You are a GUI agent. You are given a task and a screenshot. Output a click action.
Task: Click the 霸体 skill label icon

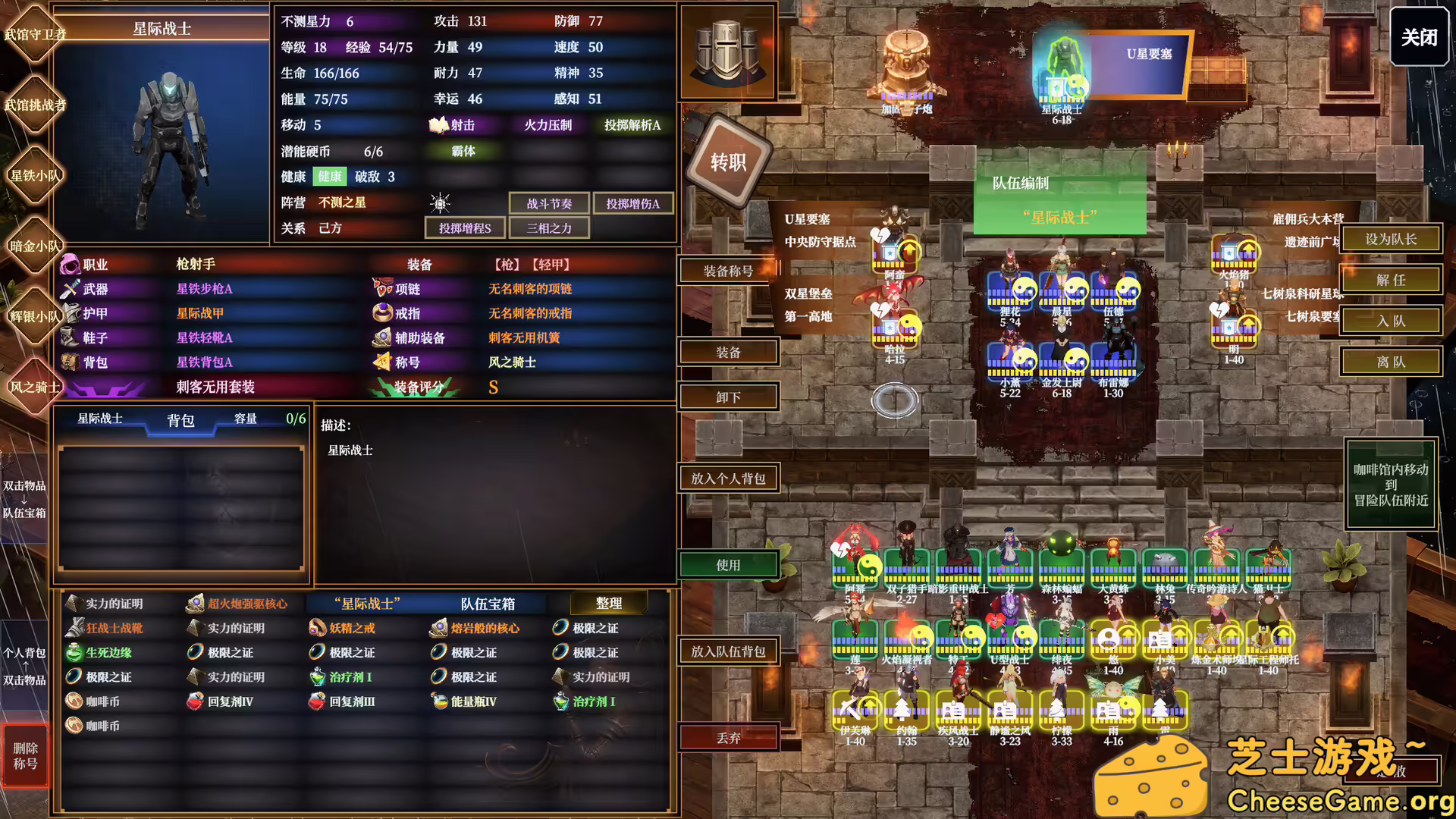[464, 151]
